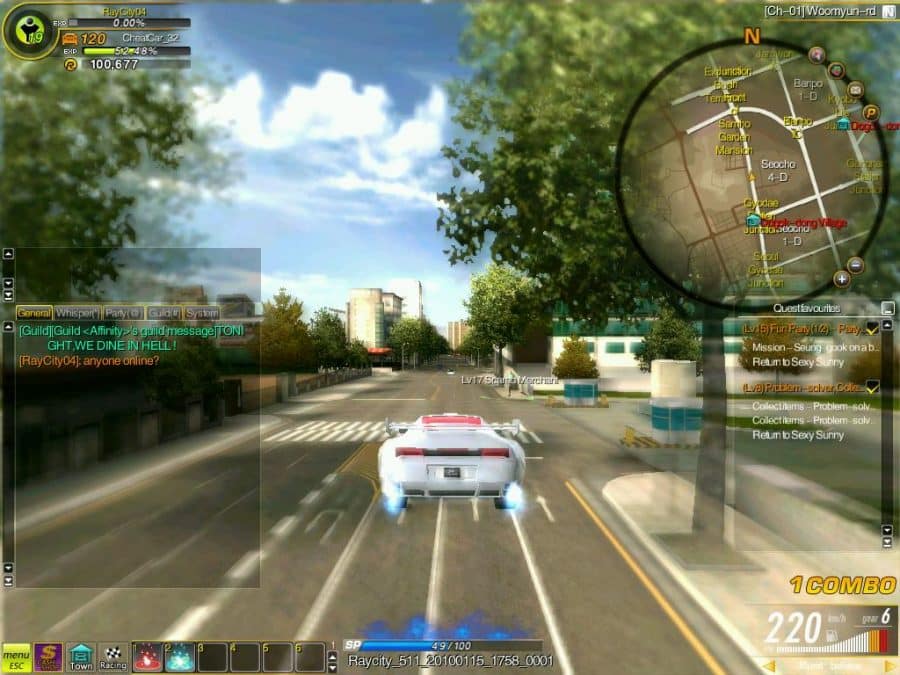Minimize the Quest favourites panel
Viewport: 900px width, 675px height.
(887, 309)
